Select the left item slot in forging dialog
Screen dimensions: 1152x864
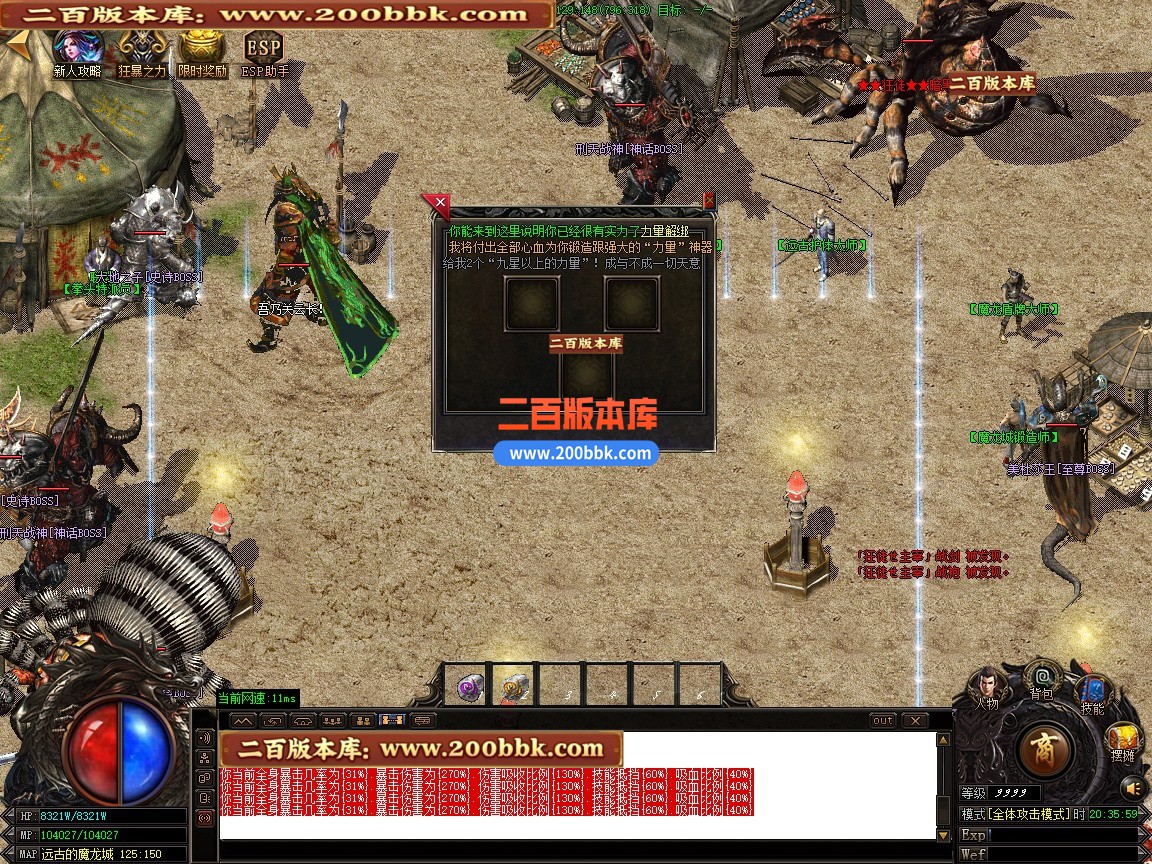click(531, 304)
